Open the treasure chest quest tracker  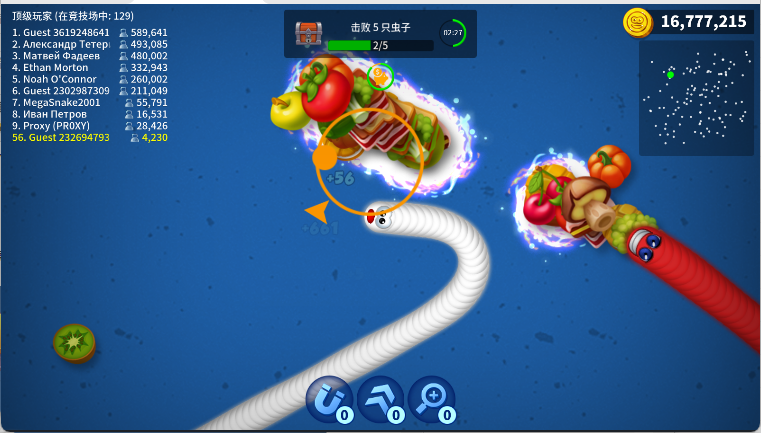[x=309, y=34]
